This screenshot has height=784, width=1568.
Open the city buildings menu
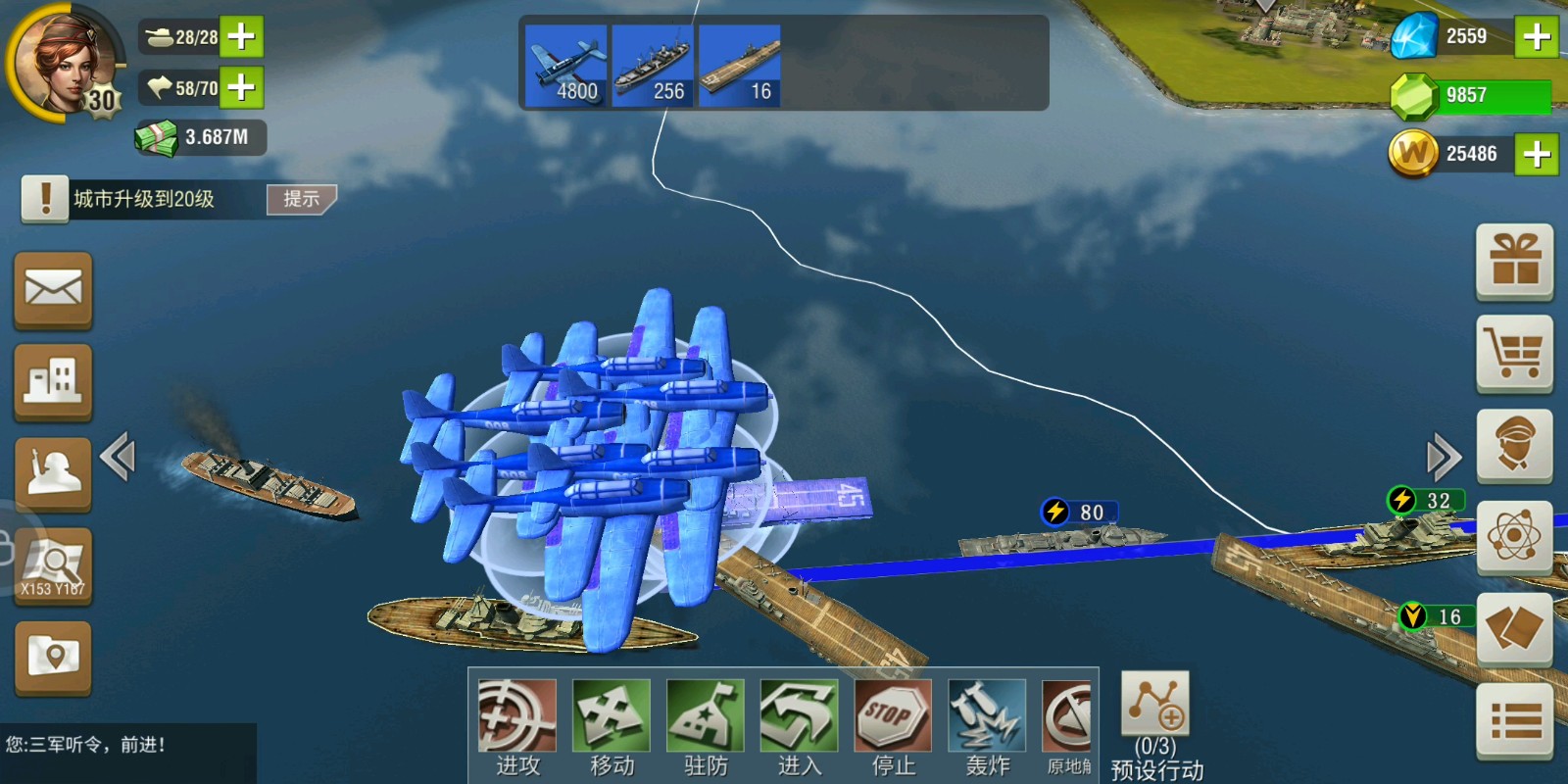click(53, 381)
